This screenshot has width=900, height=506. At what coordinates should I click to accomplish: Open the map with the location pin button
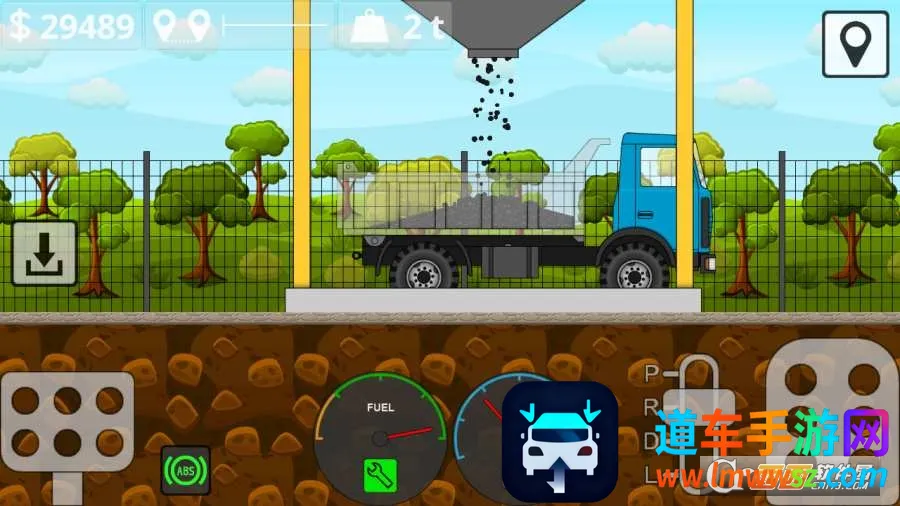(855, 44)
